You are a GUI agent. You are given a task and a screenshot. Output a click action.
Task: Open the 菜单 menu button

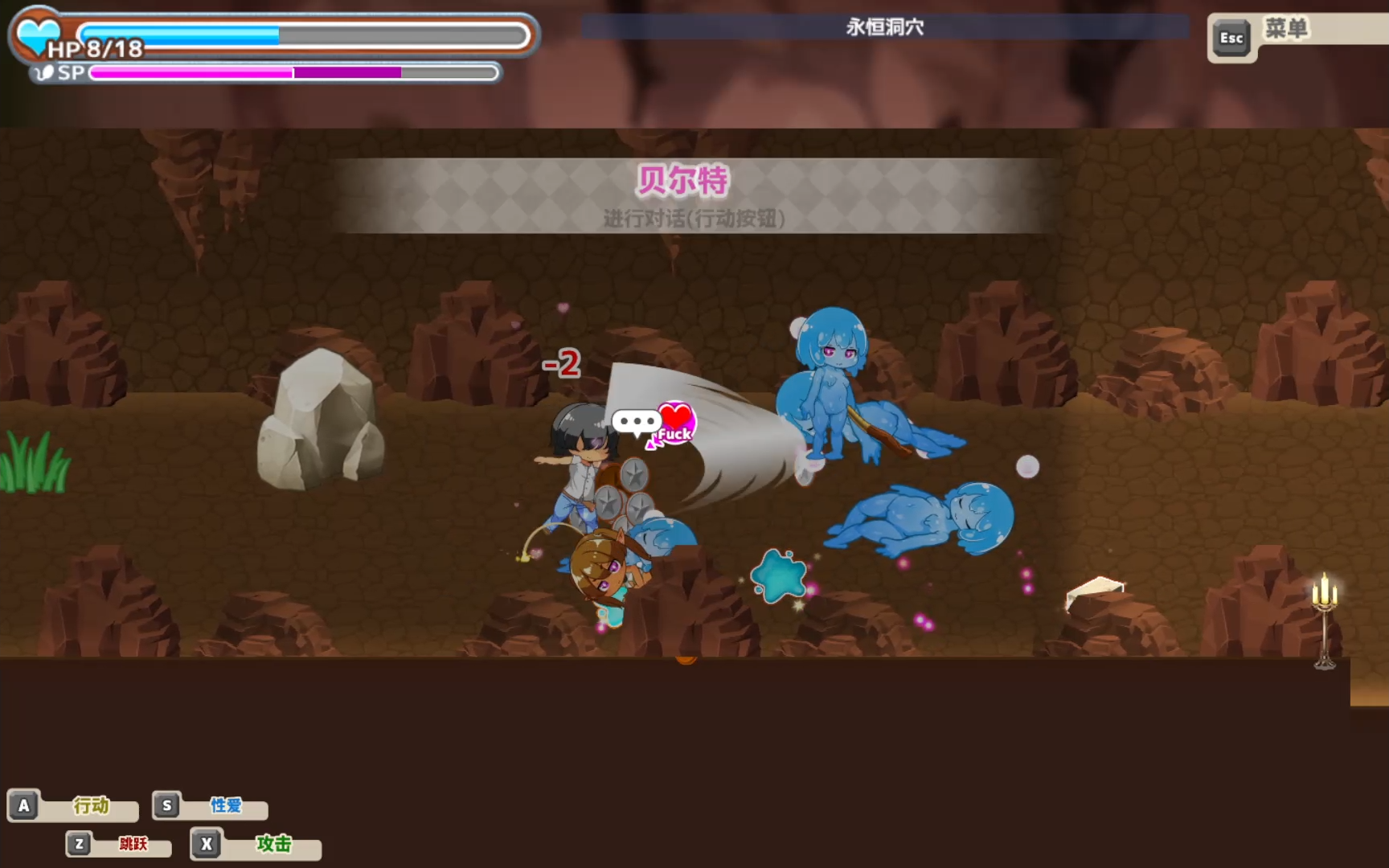point(1285,31)
